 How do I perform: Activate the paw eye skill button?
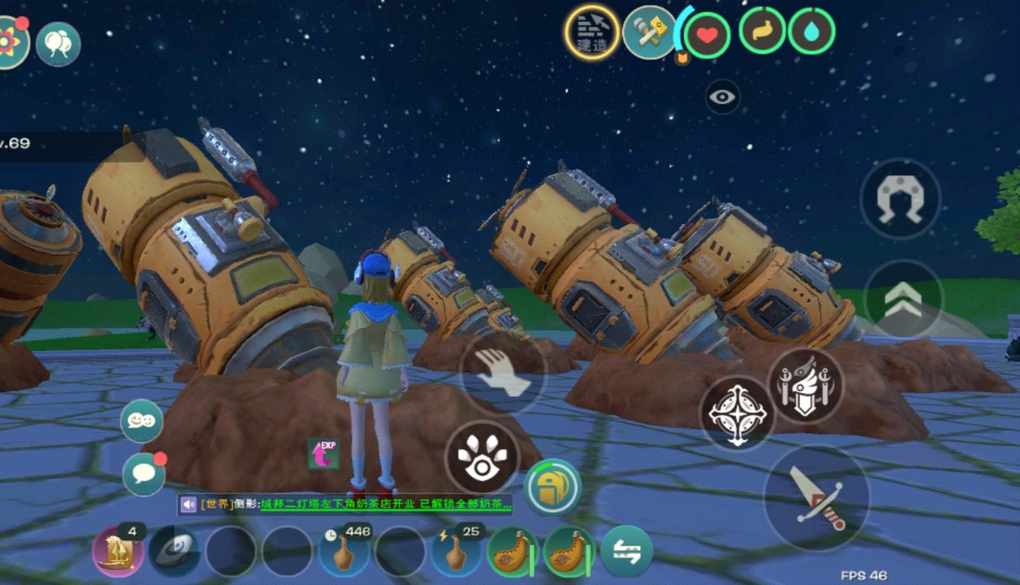479,455
